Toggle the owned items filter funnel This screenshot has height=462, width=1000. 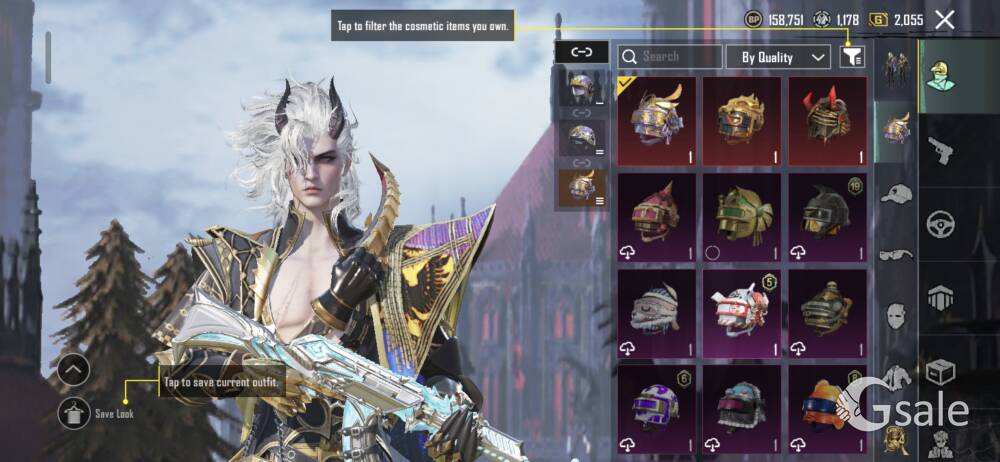point(852,57)
